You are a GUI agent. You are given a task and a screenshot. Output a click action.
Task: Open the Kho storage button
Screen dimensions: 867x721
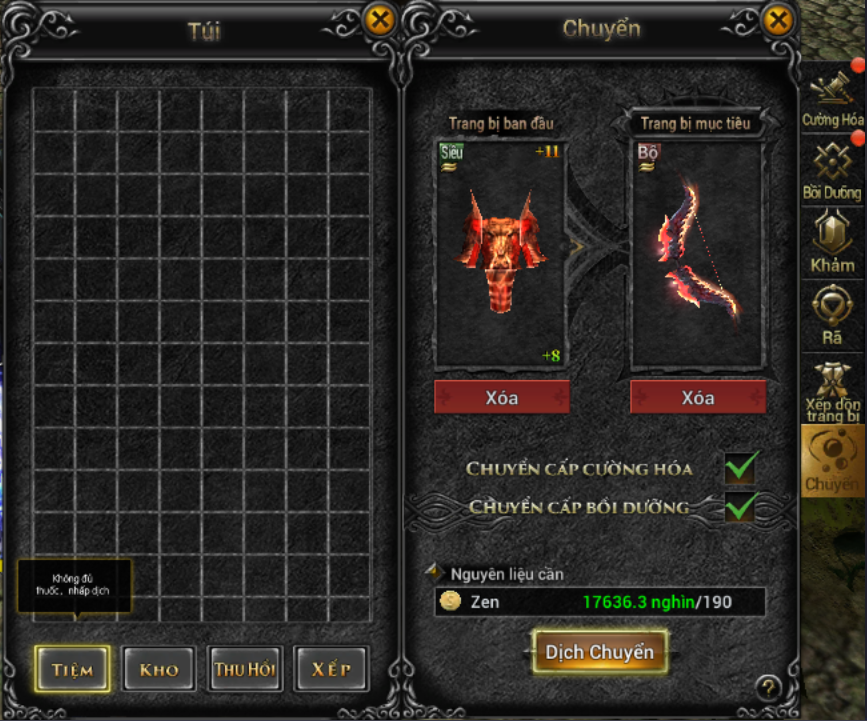(159, 669)
